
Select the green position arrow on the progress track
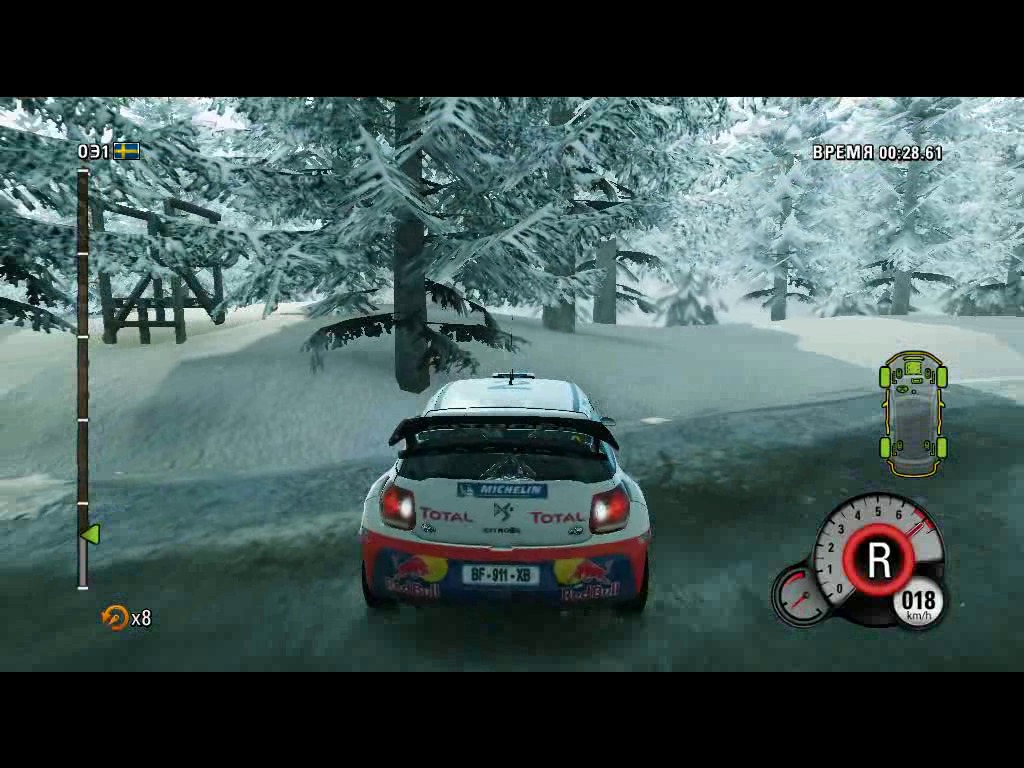[90, 535]
